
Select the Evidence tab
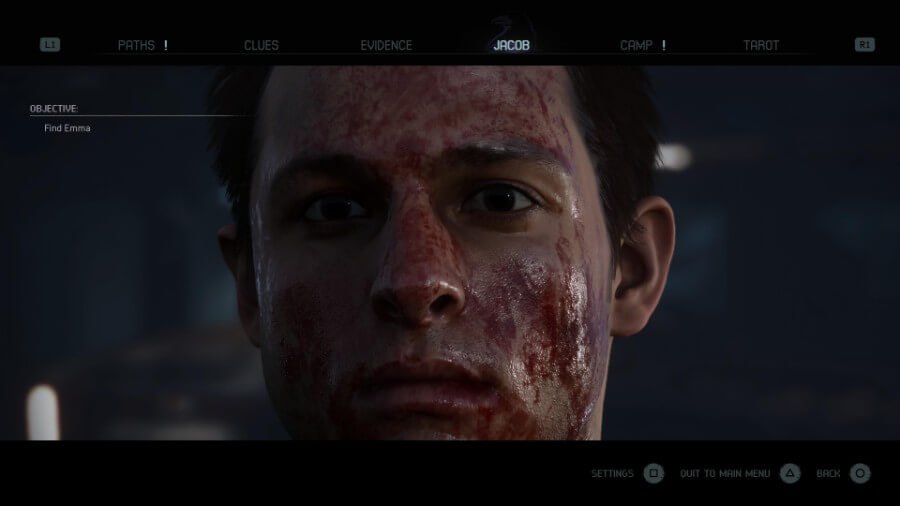(386, 45)
